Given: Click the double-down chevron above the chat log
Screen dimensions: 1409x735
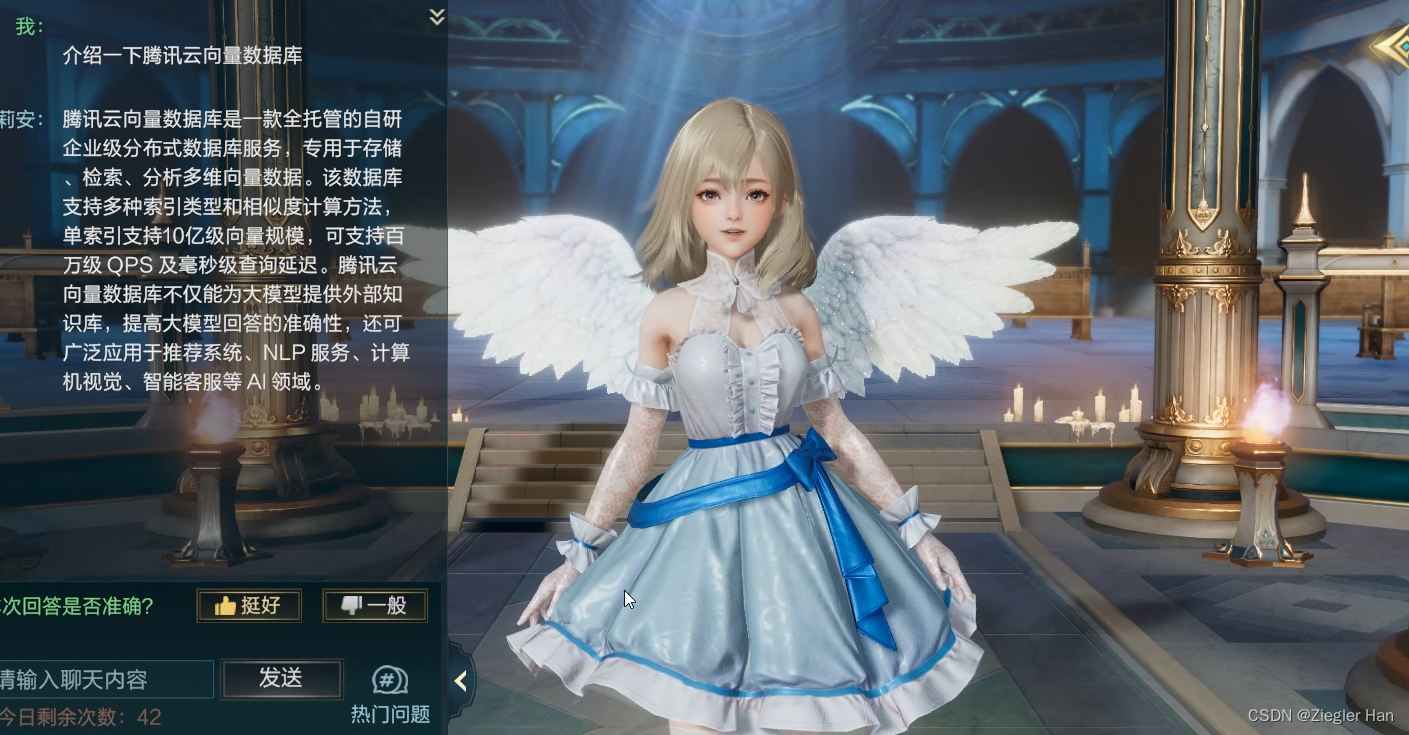Looking at the screenshot, I should [x=436, y=16].
